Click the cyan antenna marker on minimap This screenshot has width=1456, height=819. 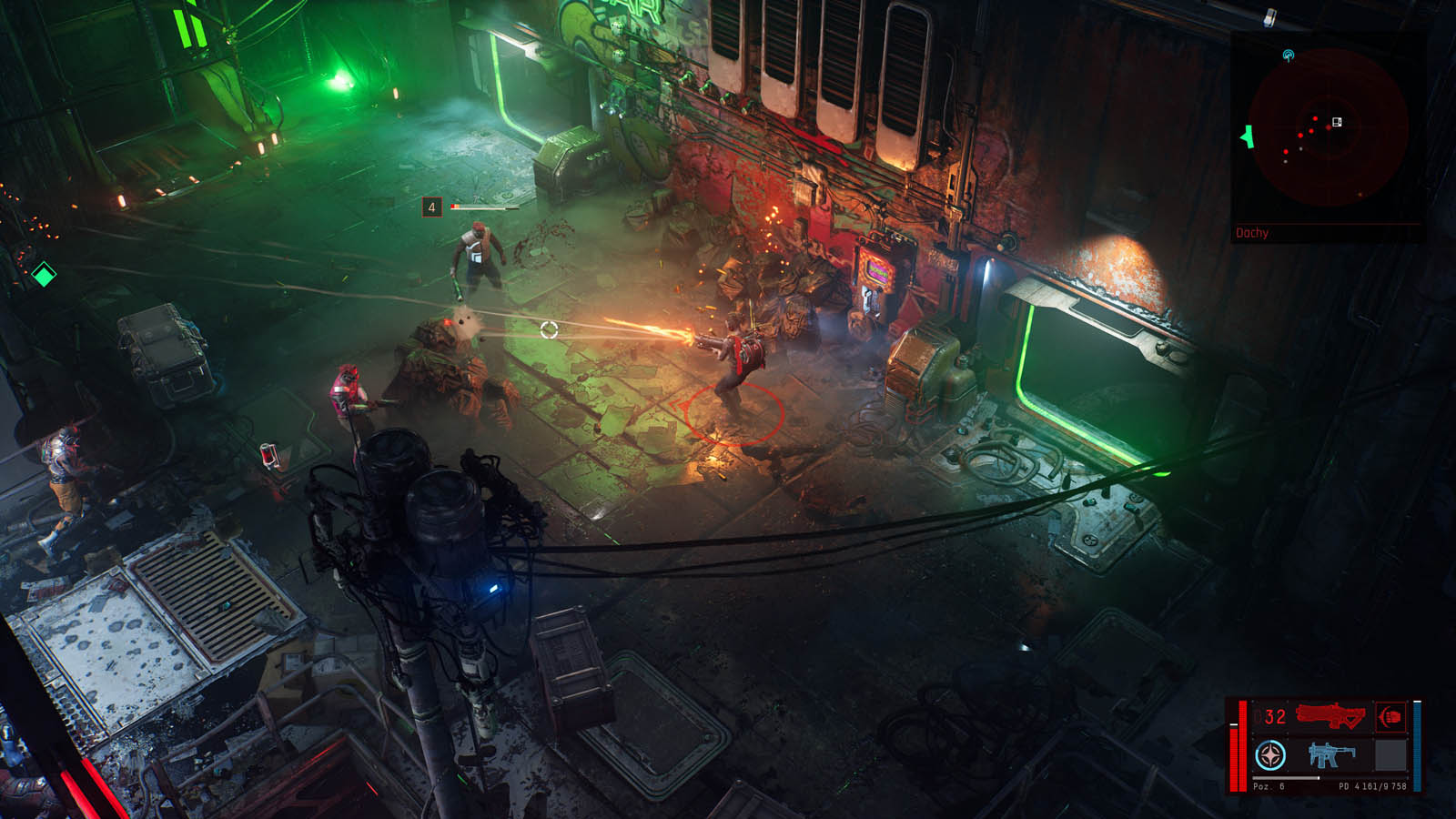click(1289, 56)
